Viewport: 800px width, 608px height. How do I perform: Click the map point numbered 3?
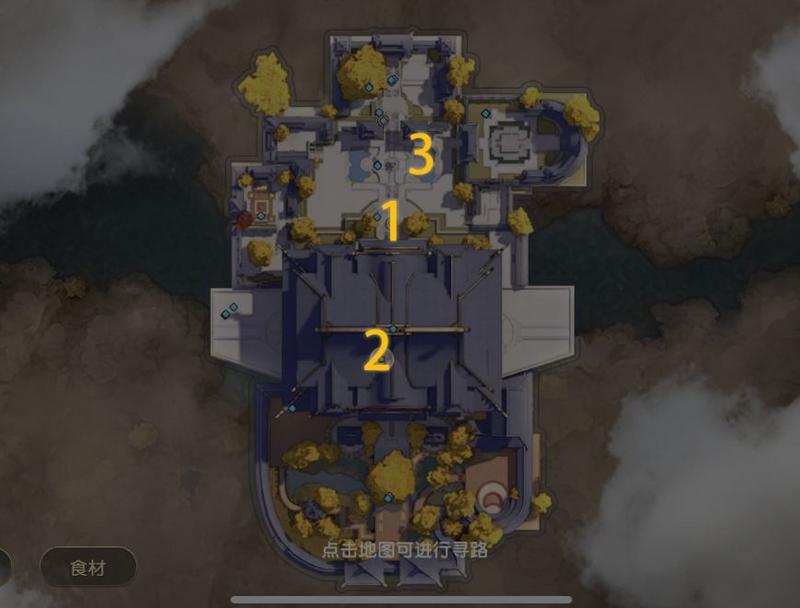click(421, 155)
